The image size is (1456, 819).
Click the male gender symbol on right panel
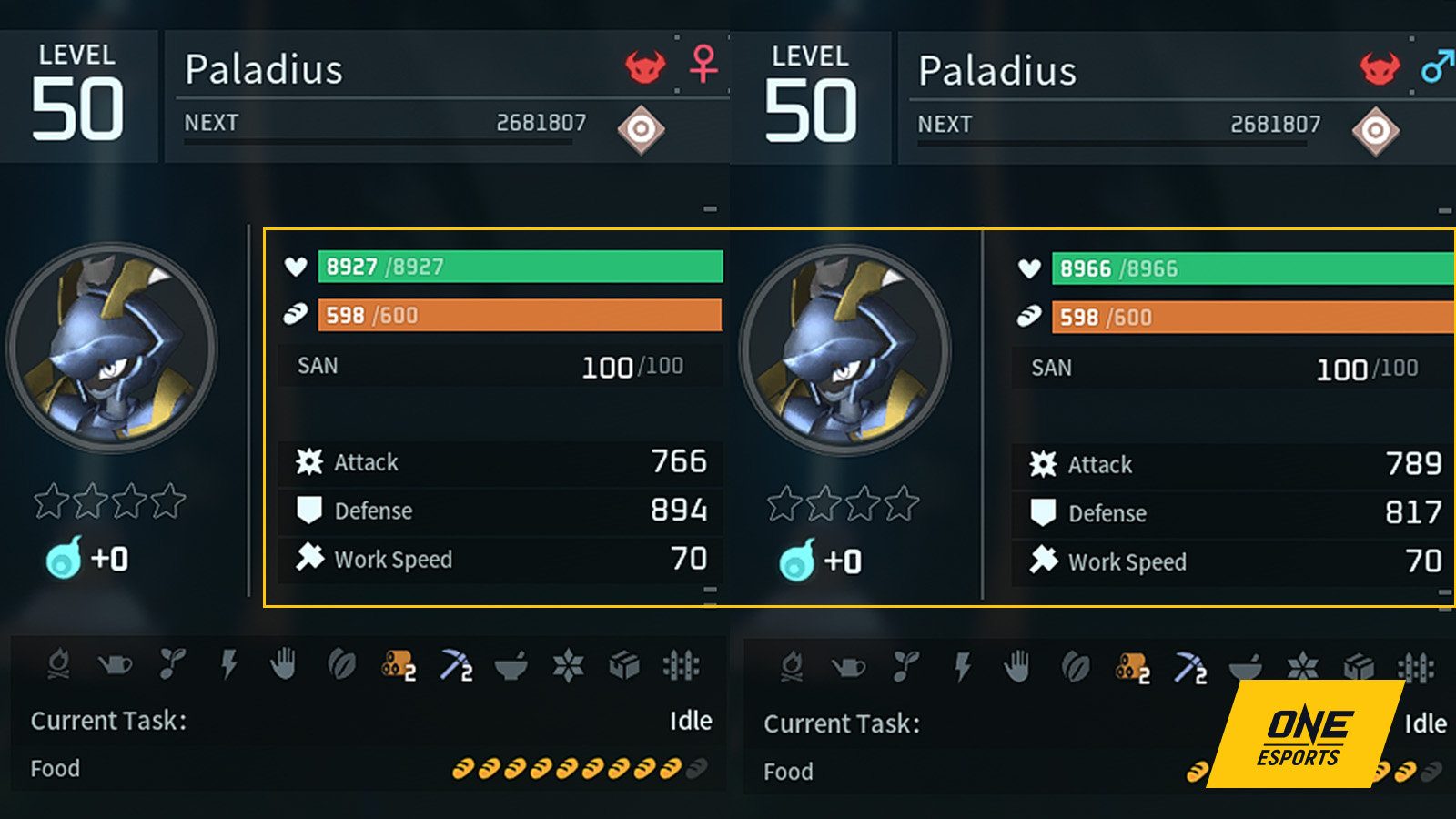pos(1438,67)
